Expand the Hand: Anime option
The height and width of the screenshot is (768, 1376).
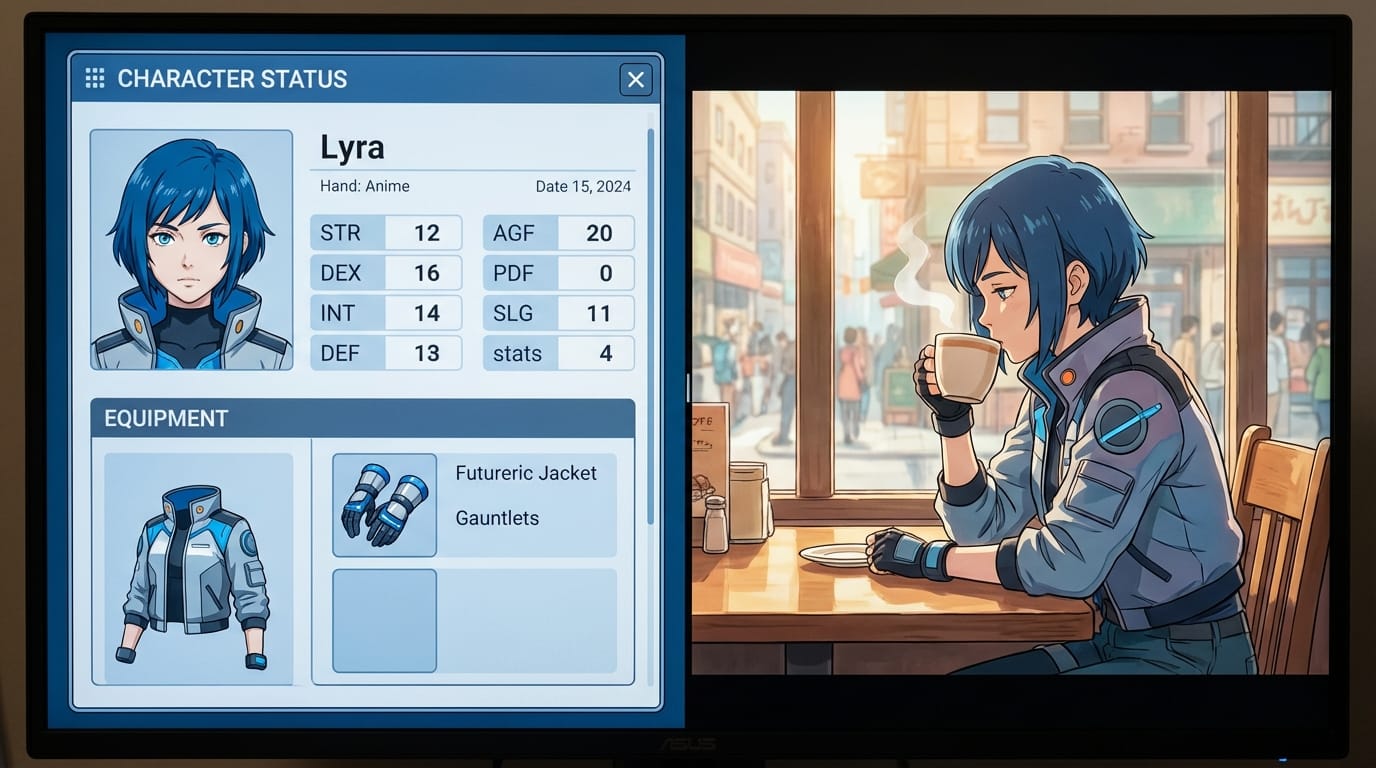pyautogui.click(x=365, y=186)
